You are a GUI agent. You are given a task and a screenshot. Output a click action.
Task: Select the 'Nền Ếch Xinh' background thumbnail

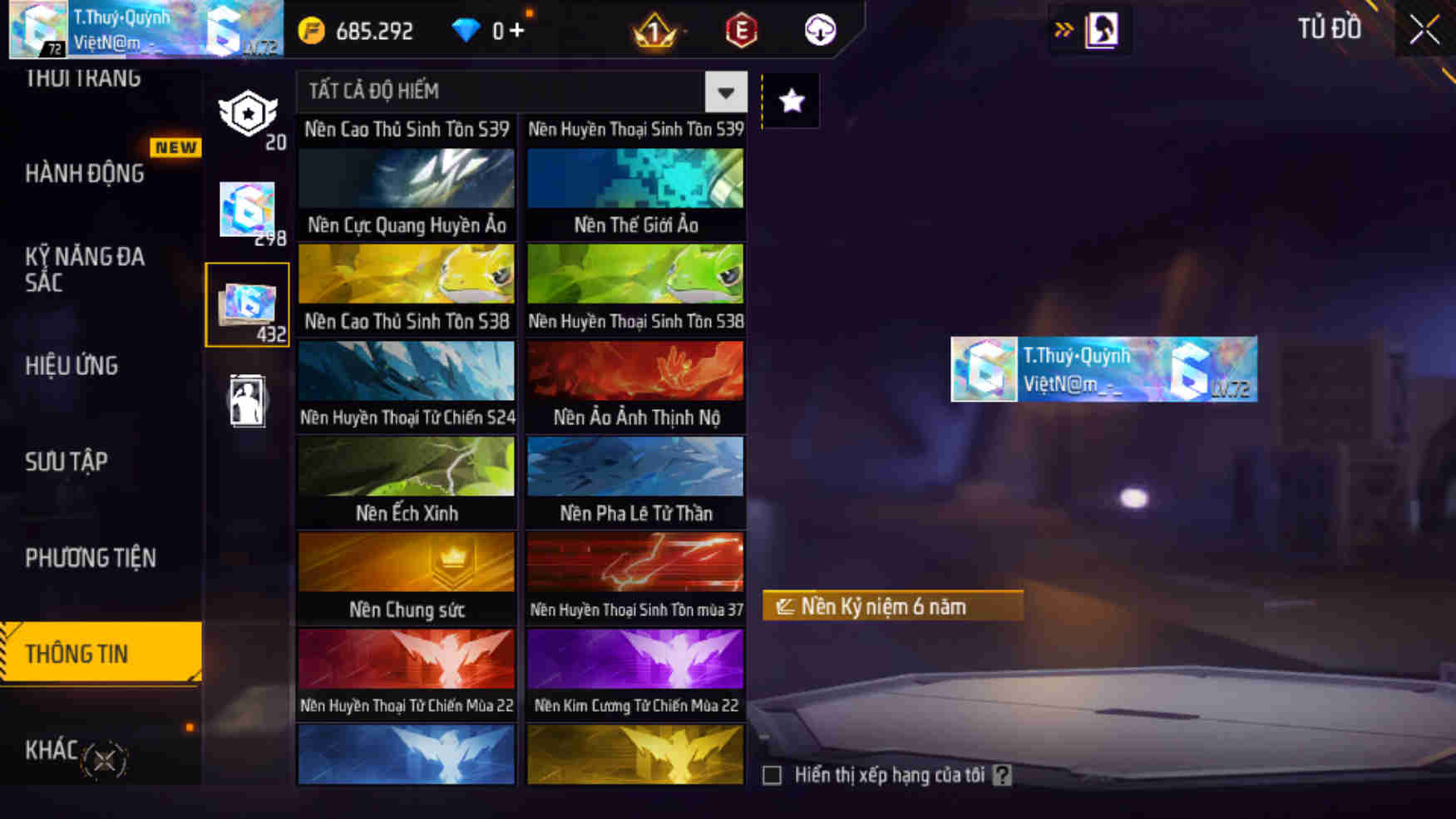(405, 481)
